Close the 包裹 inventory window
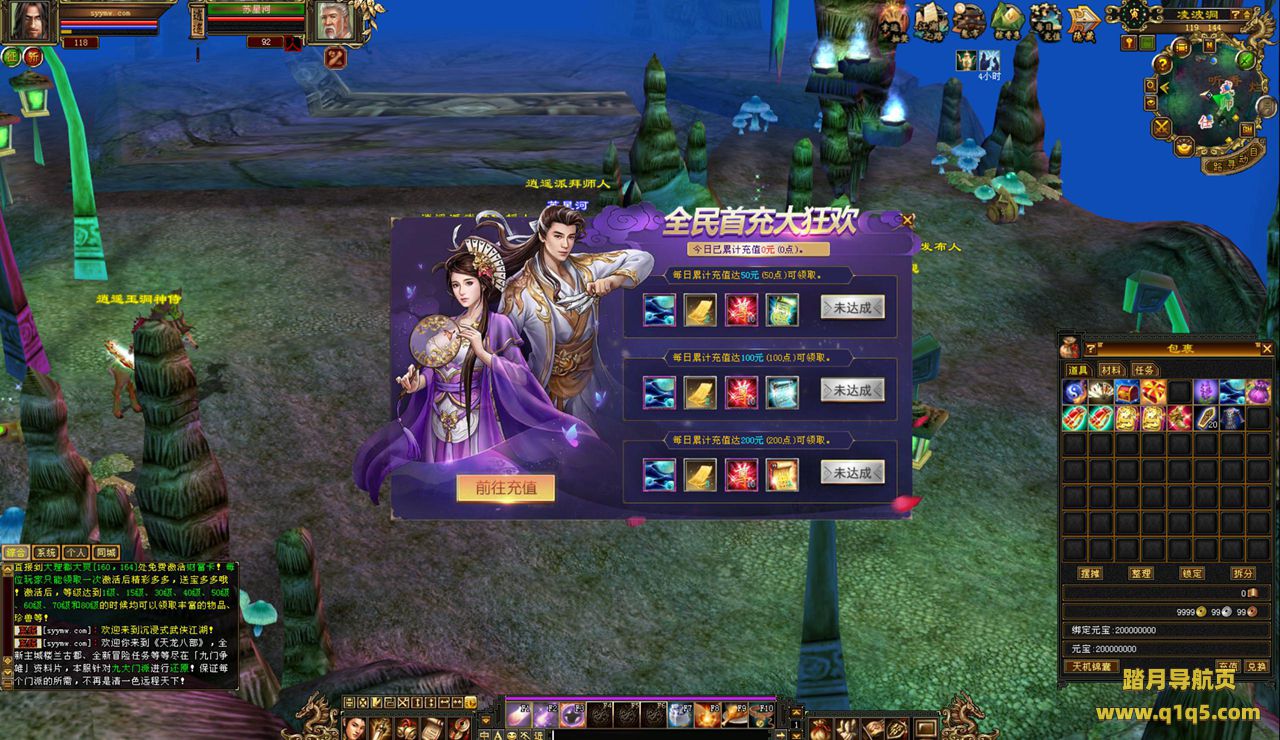Screen dimensions: 1280x740 [1266, 349]
